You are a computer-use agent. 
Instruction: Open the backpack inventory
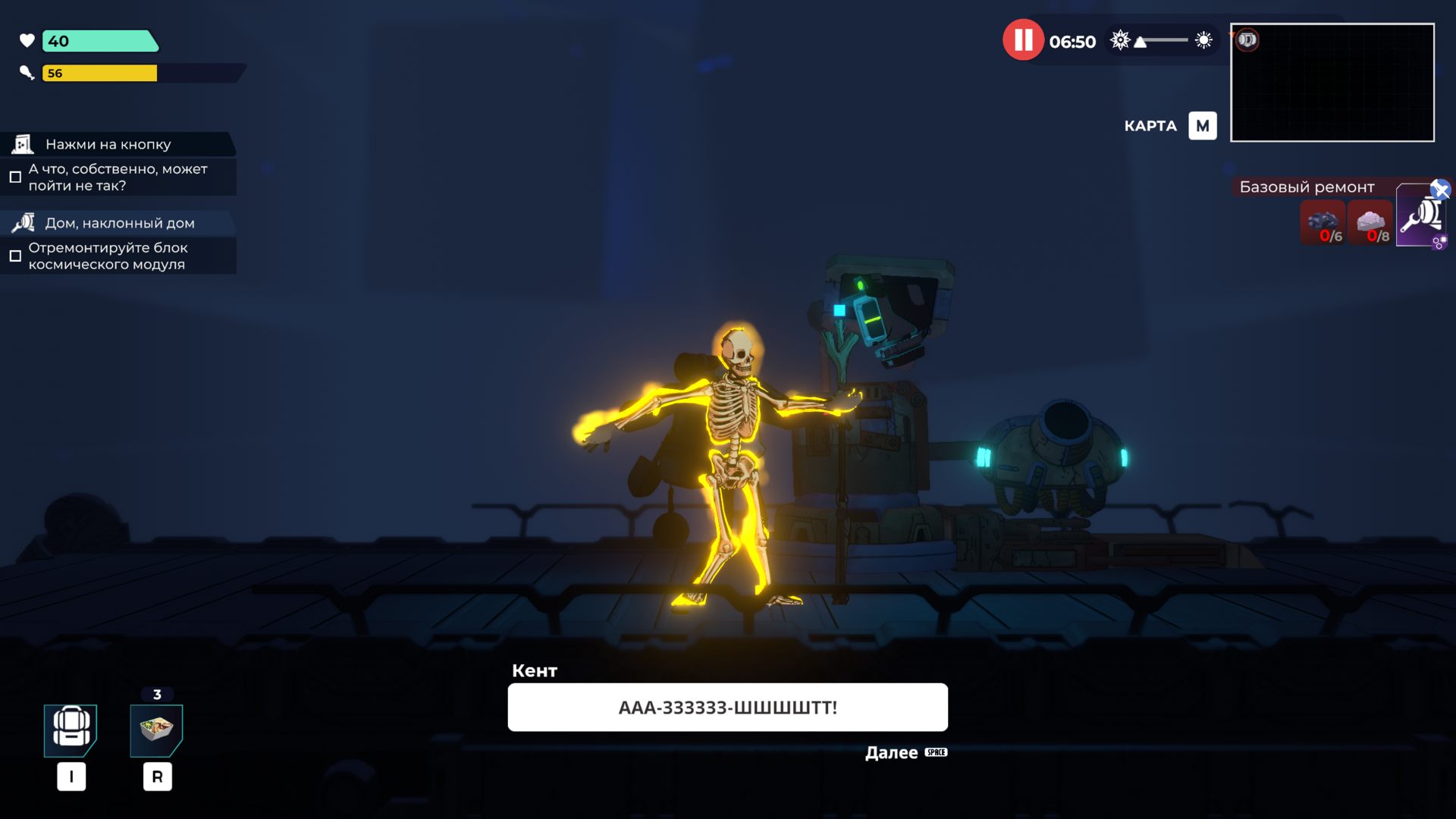(71, 730)
